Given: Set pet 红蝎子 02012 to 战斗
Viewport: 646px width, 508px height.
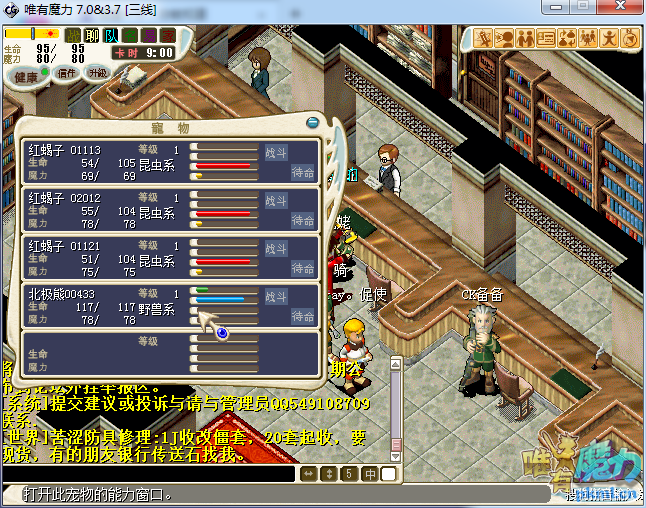Looking at the screenshot, I should tap(276, 200).
